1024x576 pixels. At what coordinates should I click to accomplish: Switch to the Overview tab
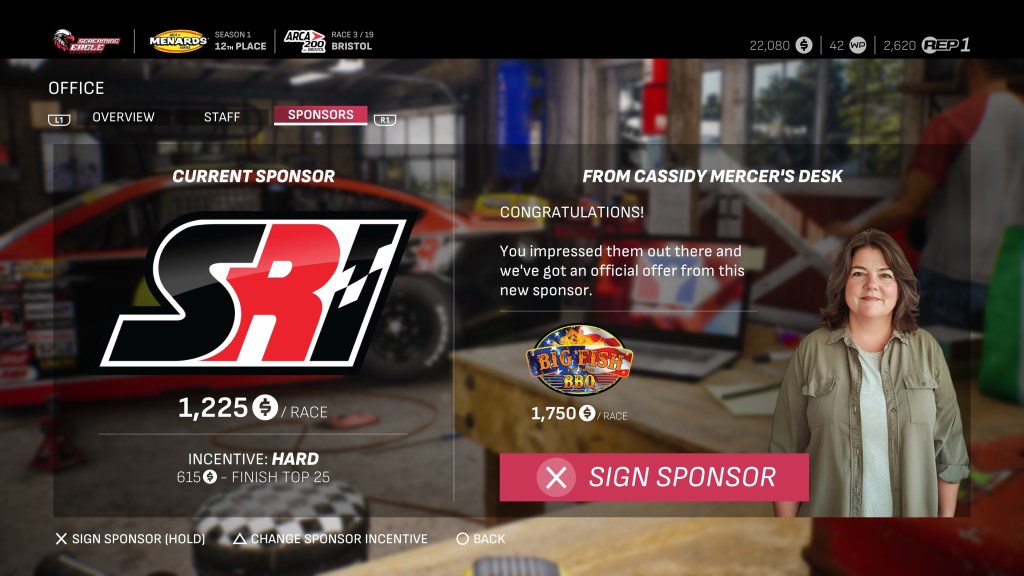click(x=123, y=117)
